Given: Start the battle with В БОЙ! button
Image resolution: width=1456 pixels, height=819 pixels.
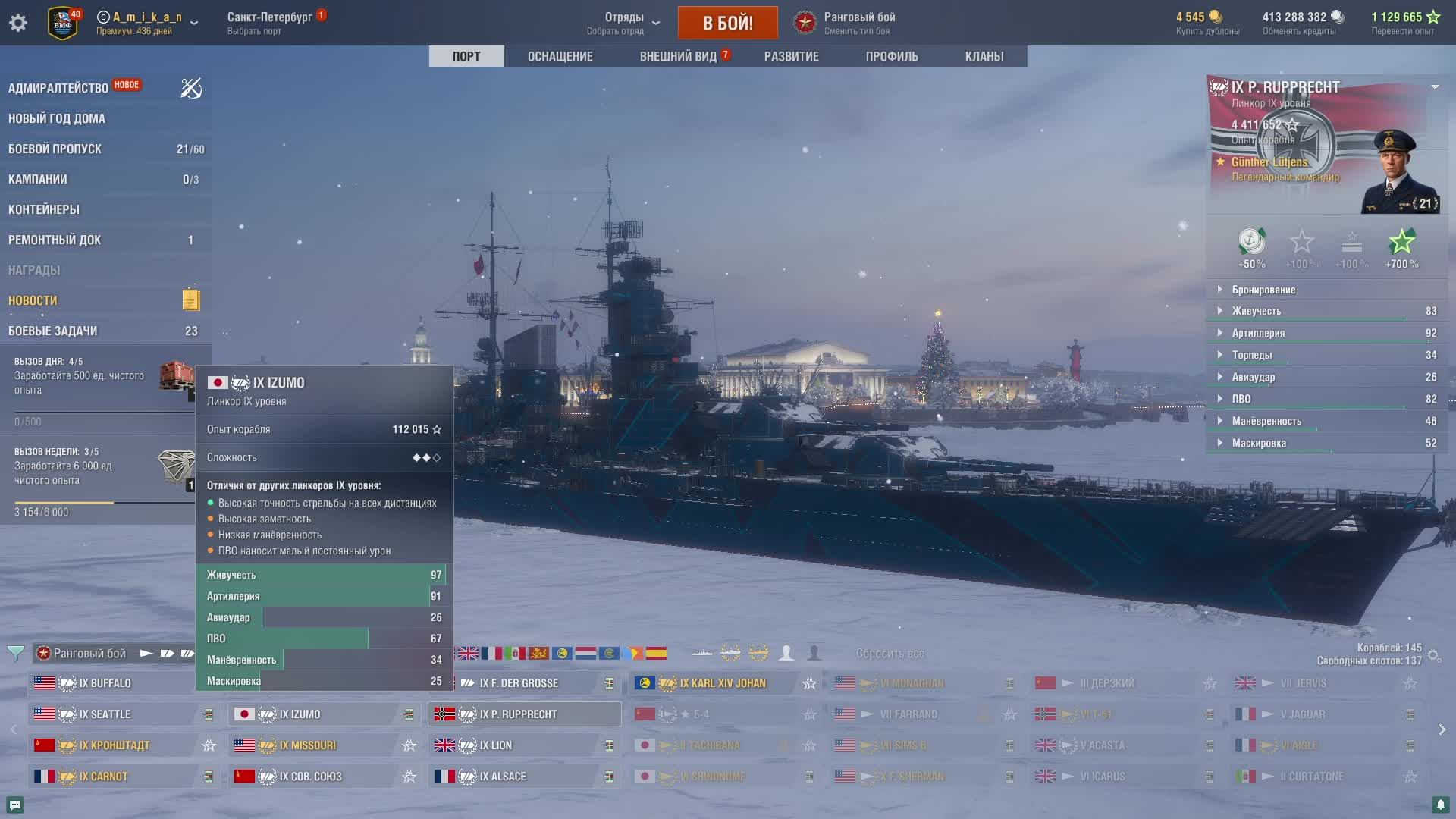Looking at the screenshot, I should click(727, 23).
